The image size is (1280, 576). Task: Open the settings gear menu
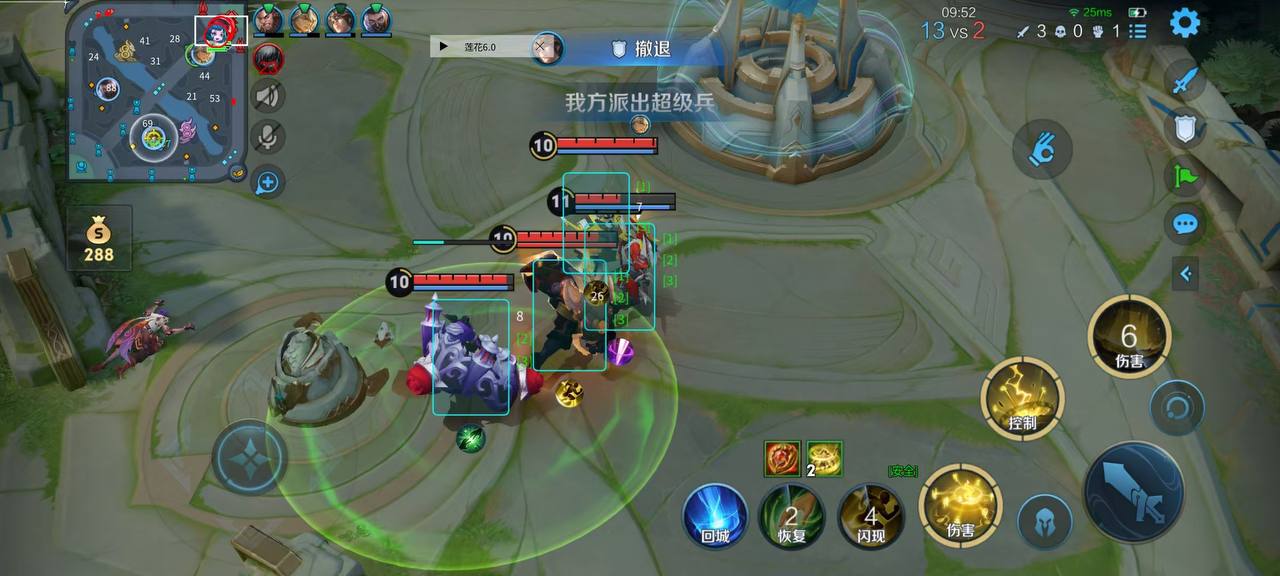[1185, 22]
